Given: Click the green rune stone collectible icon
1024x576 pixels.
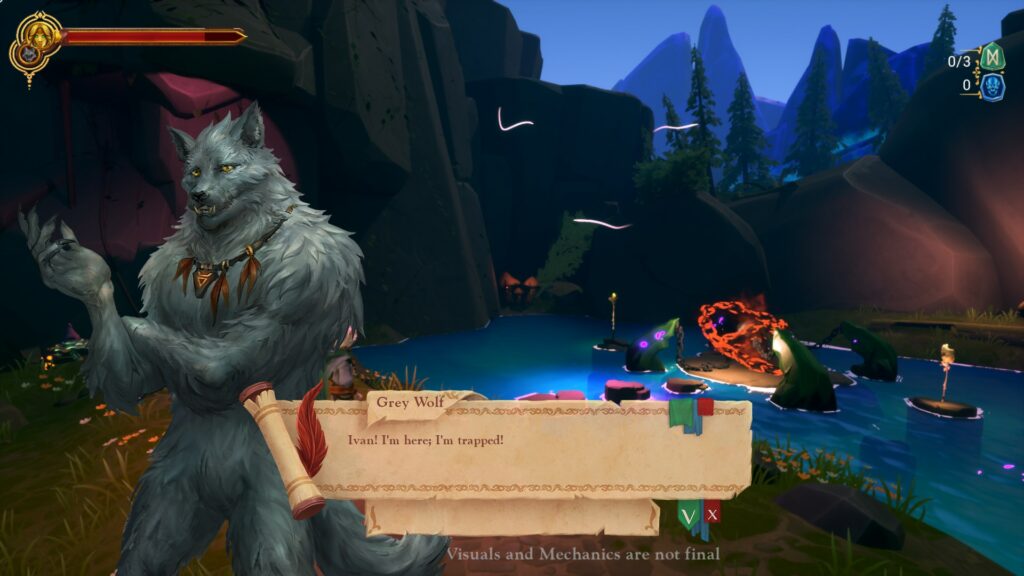Looking at the screenshot, I should (x=991, y=57).
